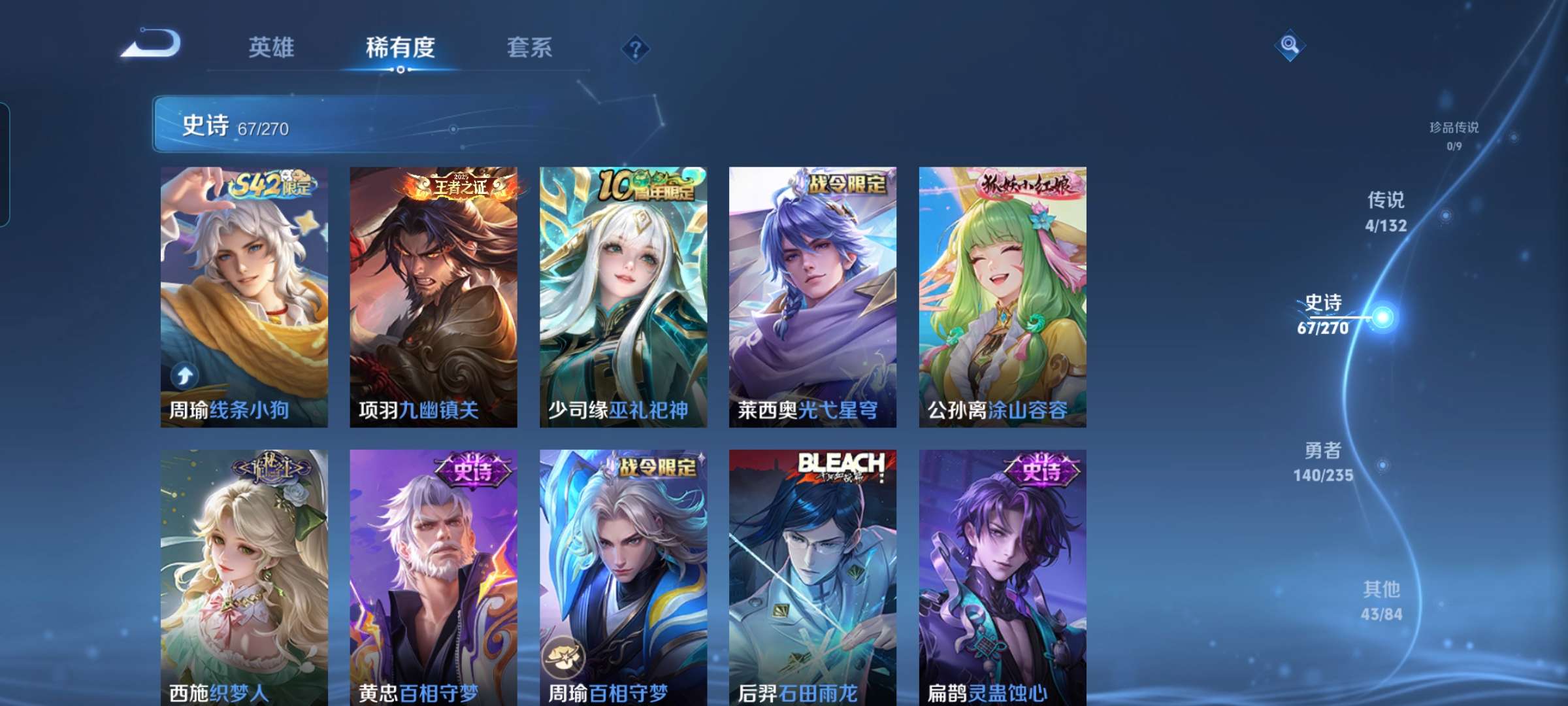Click the S42限定 badge on 周瑜 skin

click(271, 185)
